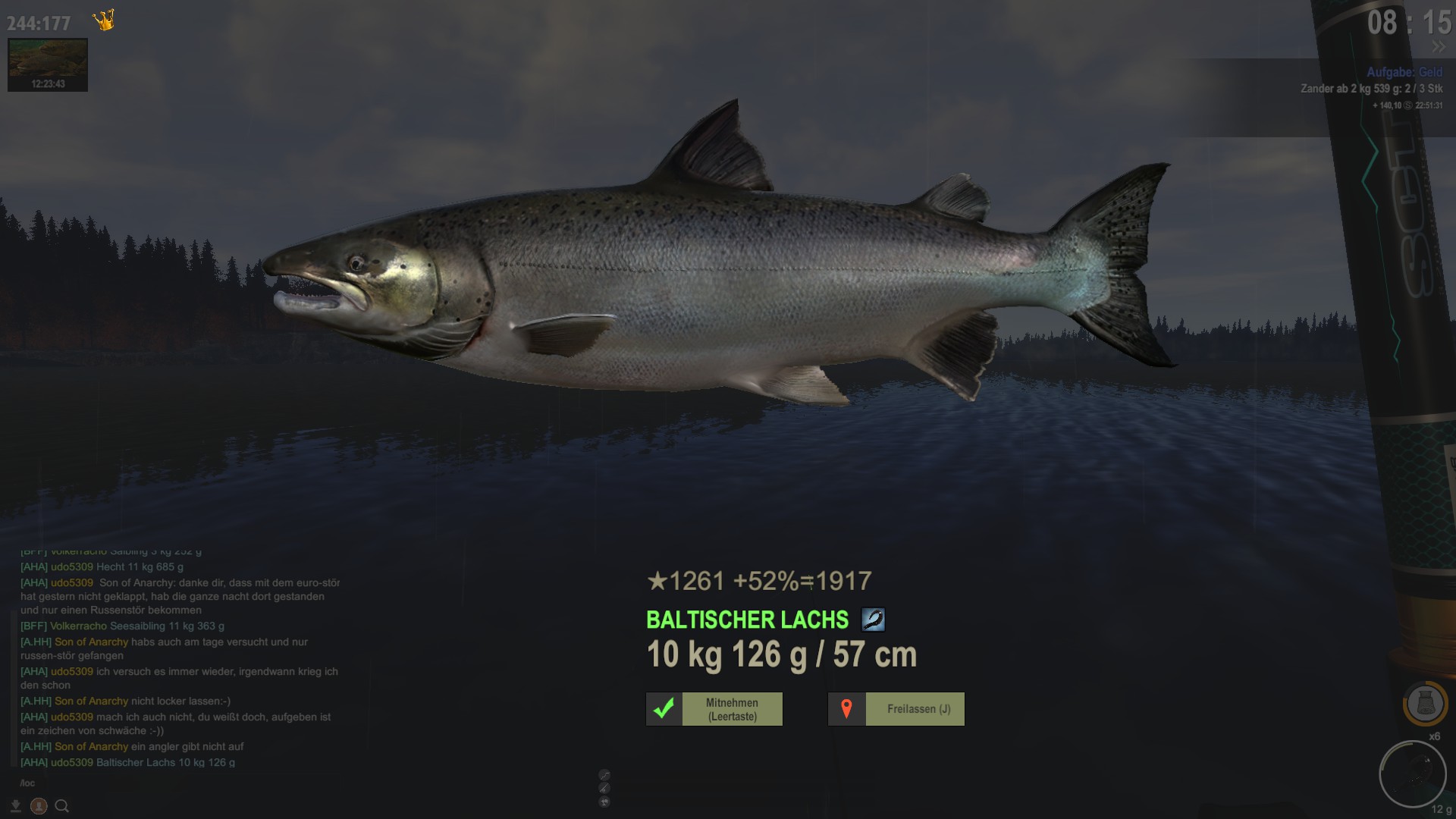Click player name udo5309 in the latest chat line
This screenshot has width=1456, height=819.
pos(72,762)
